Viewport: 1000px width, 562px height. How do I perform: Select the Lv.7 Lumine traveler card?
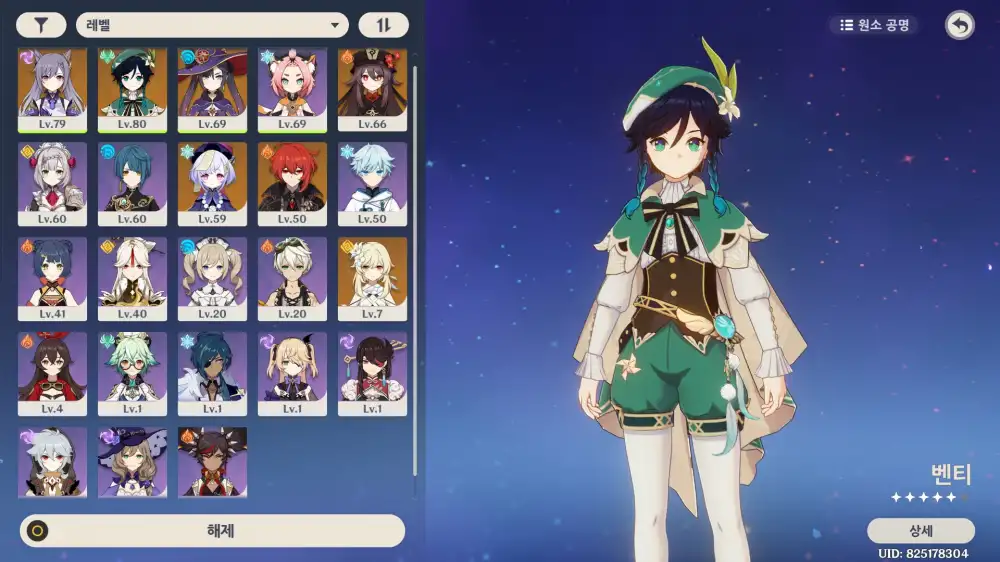point(372,278)
